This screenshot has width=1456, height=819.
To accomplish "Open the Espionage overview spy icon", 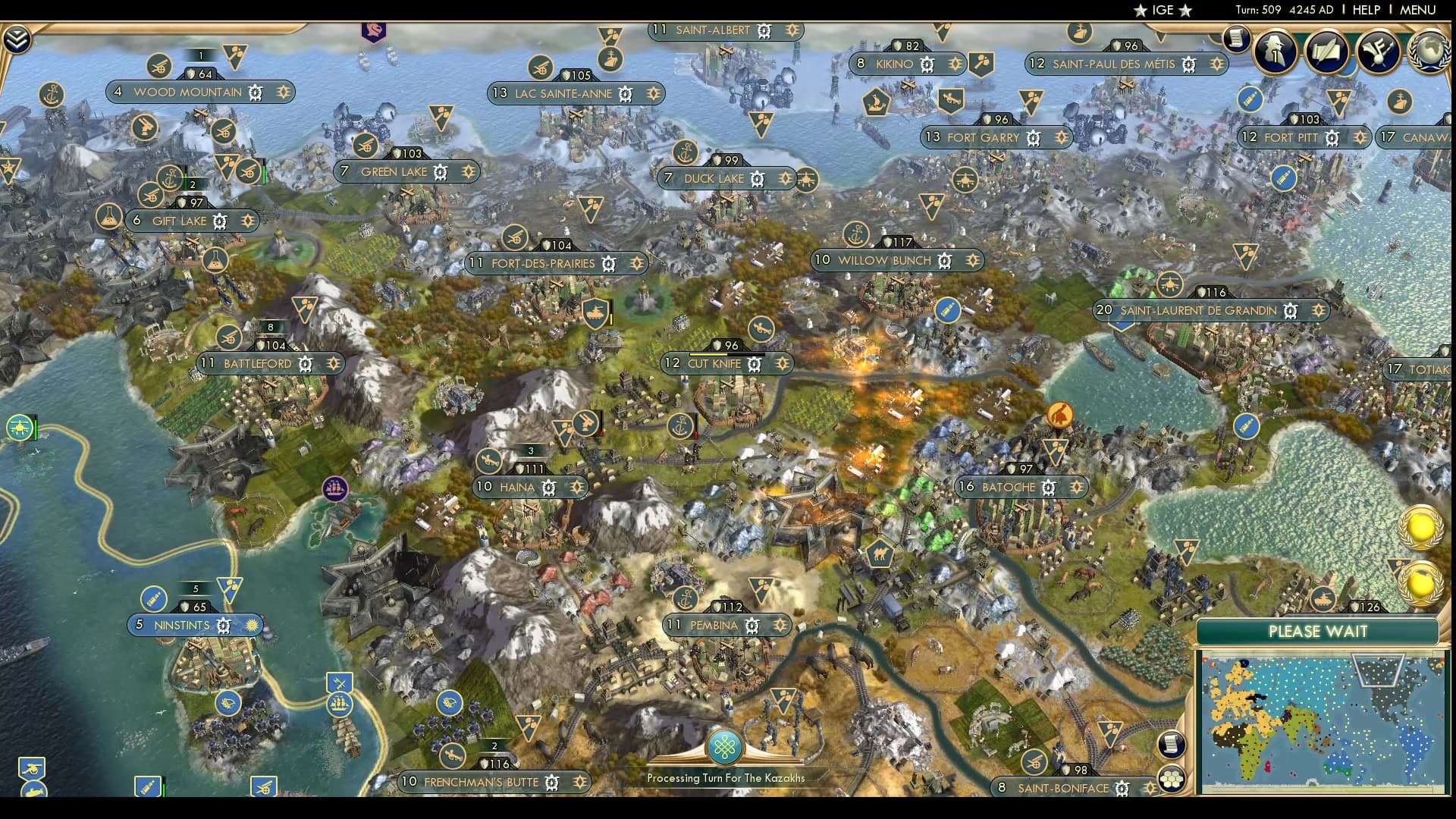I will click(x=1274, y=51).
